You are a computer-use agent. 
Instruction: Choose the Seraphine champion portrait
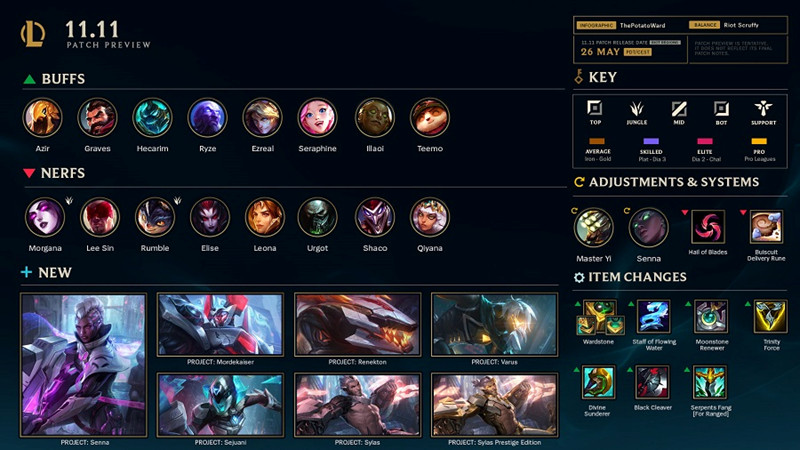point(318,118)
